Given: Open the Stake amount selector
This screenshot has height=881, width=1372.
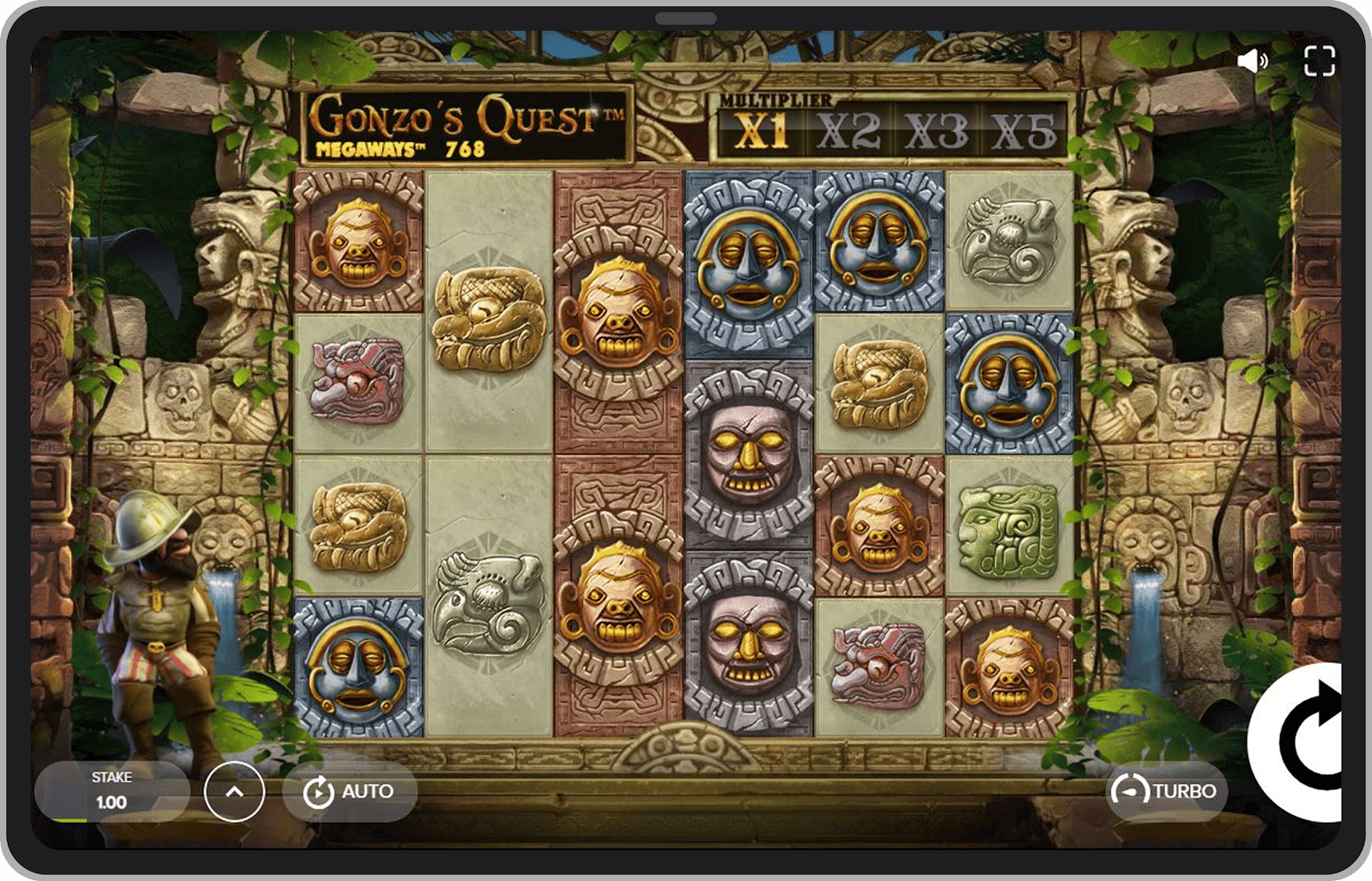Looking at the screenshot, I should (x=111, y=791).
